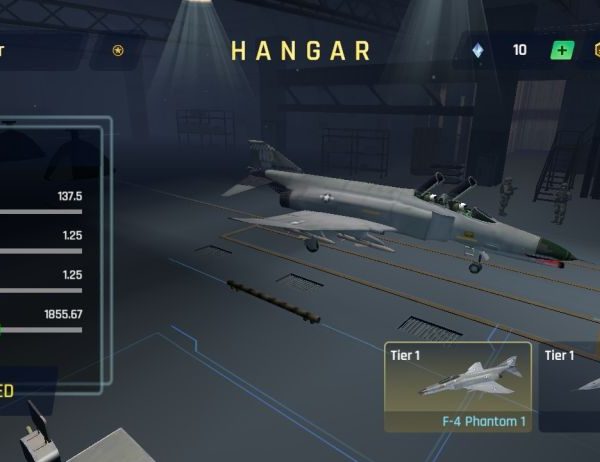Select the F-4 Phantom 1 aircraft card

click(x=458, y=387)
